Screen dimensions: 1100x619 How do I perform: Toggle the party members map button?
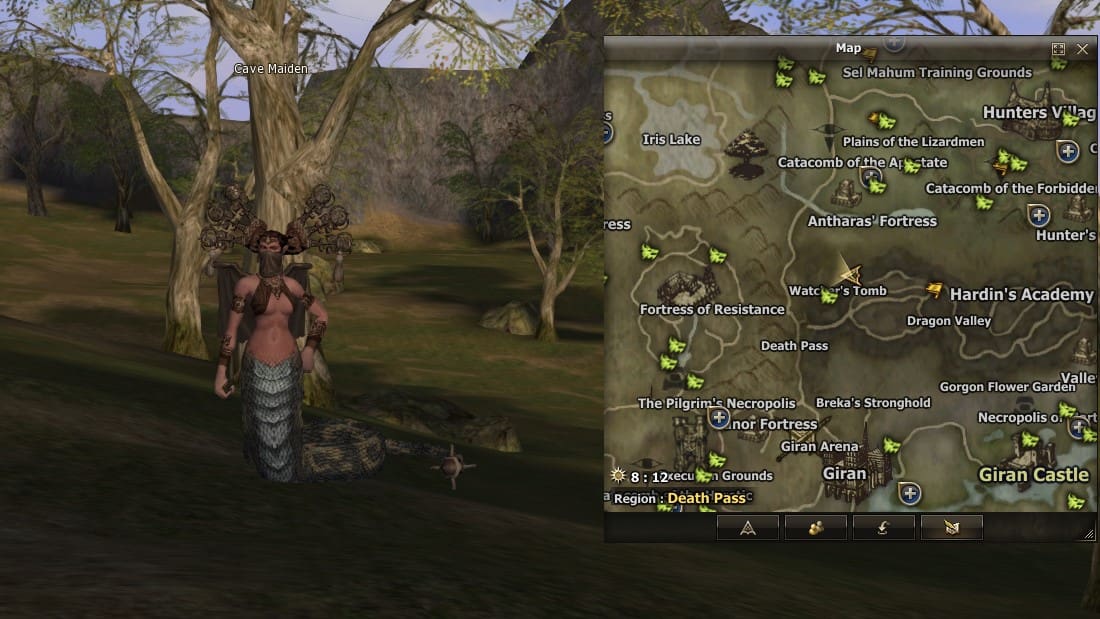coord(815,528)
